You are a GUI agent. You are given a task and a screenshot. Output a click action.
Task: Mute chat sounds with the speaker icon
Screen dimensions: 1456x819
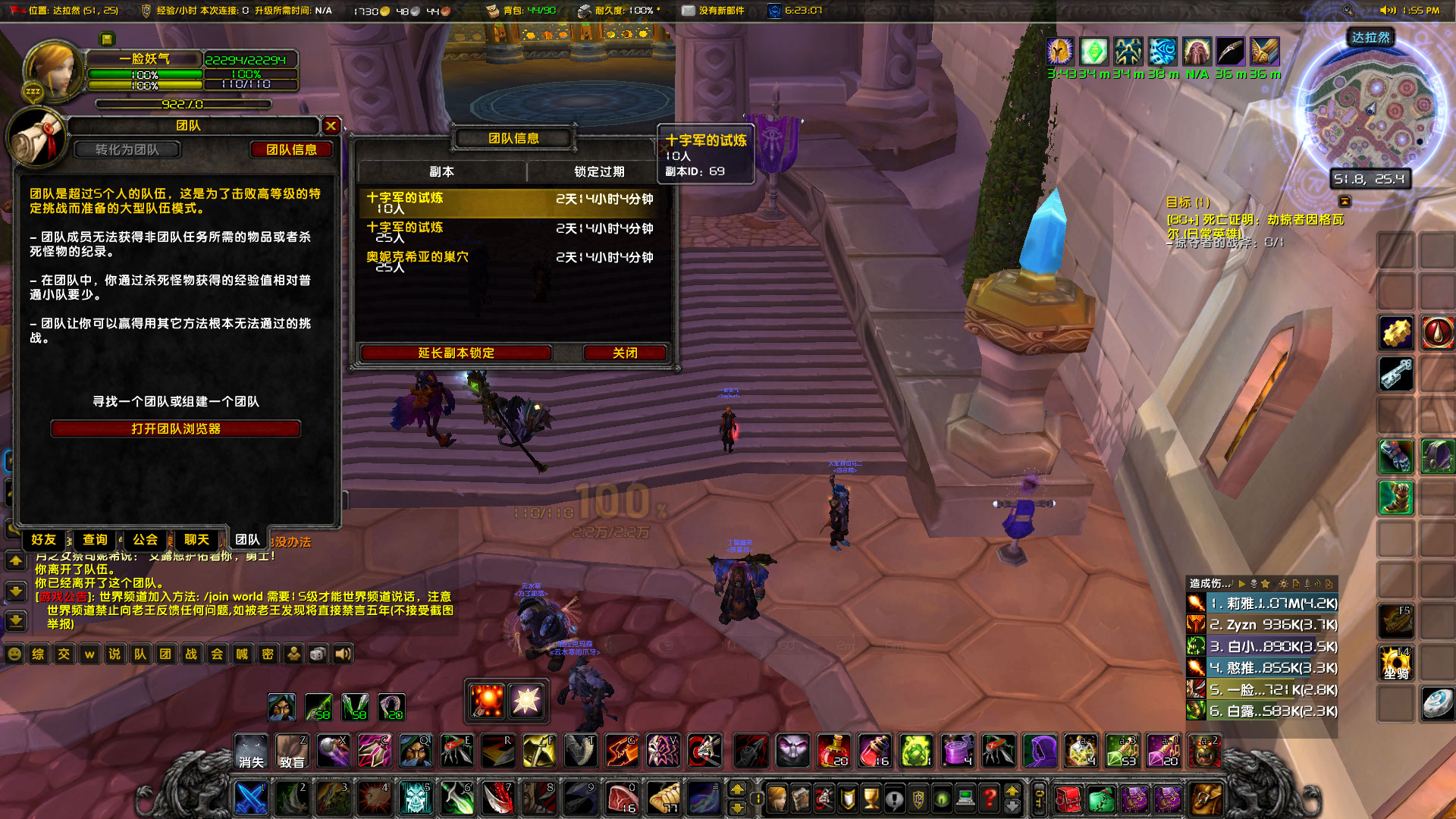[x=342, y=654]
